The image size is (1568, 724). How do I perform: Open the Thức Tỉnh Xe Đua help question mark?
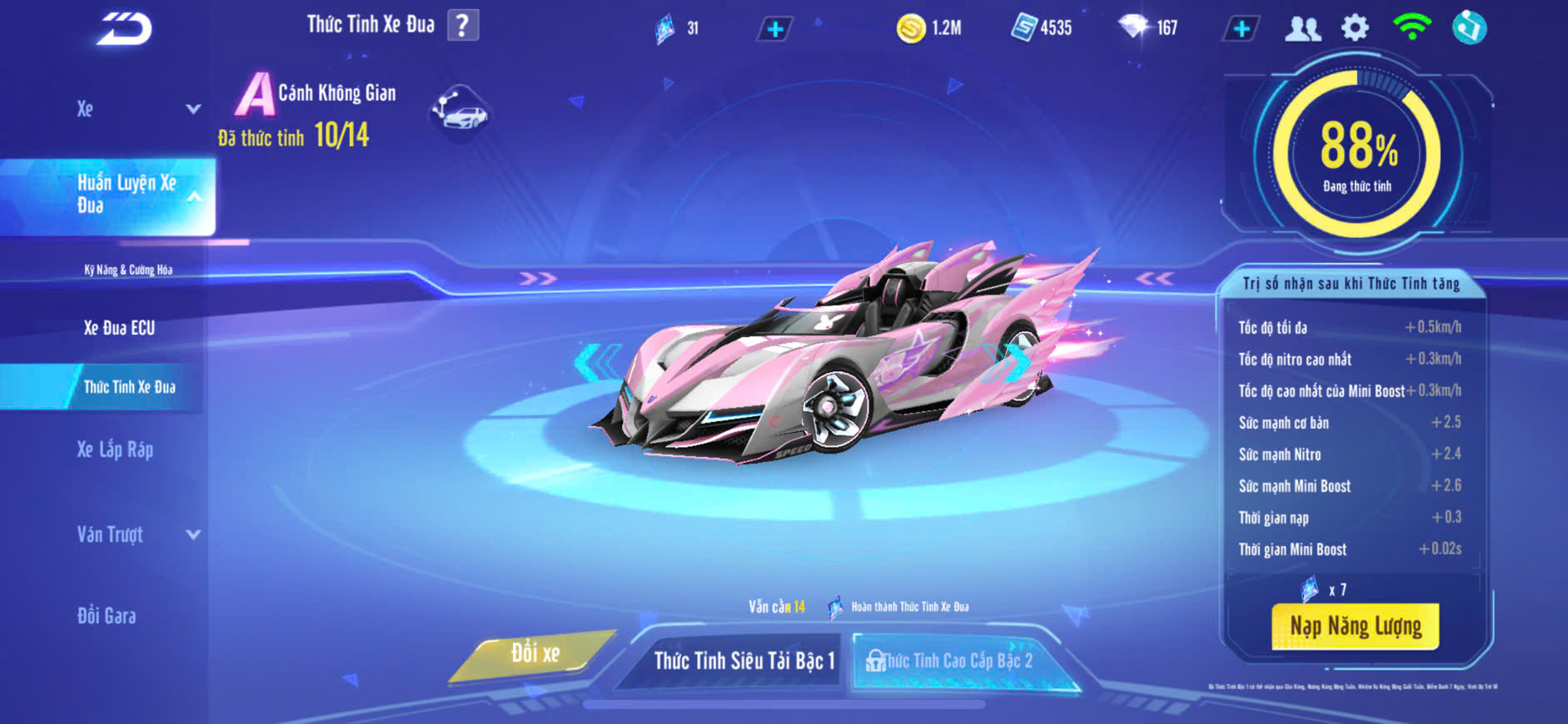(x=463, y=26)
